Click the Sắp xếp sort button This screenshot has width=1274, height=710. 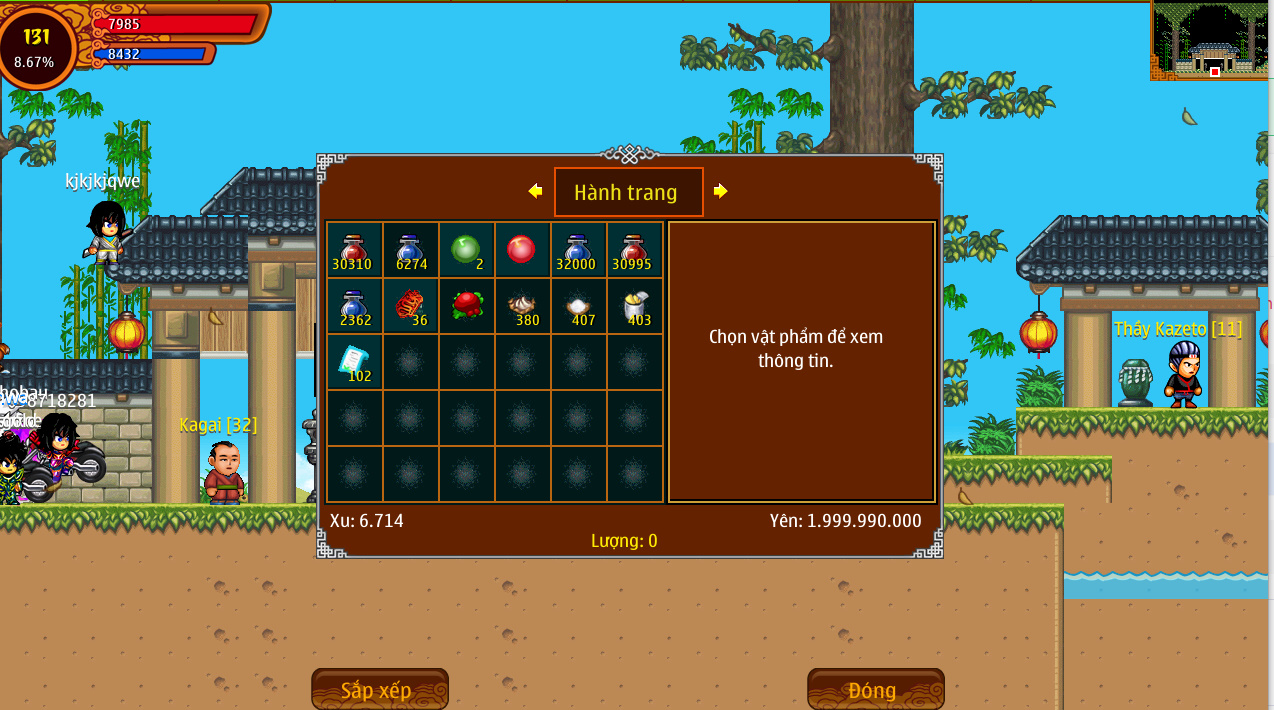click(379, 690)
